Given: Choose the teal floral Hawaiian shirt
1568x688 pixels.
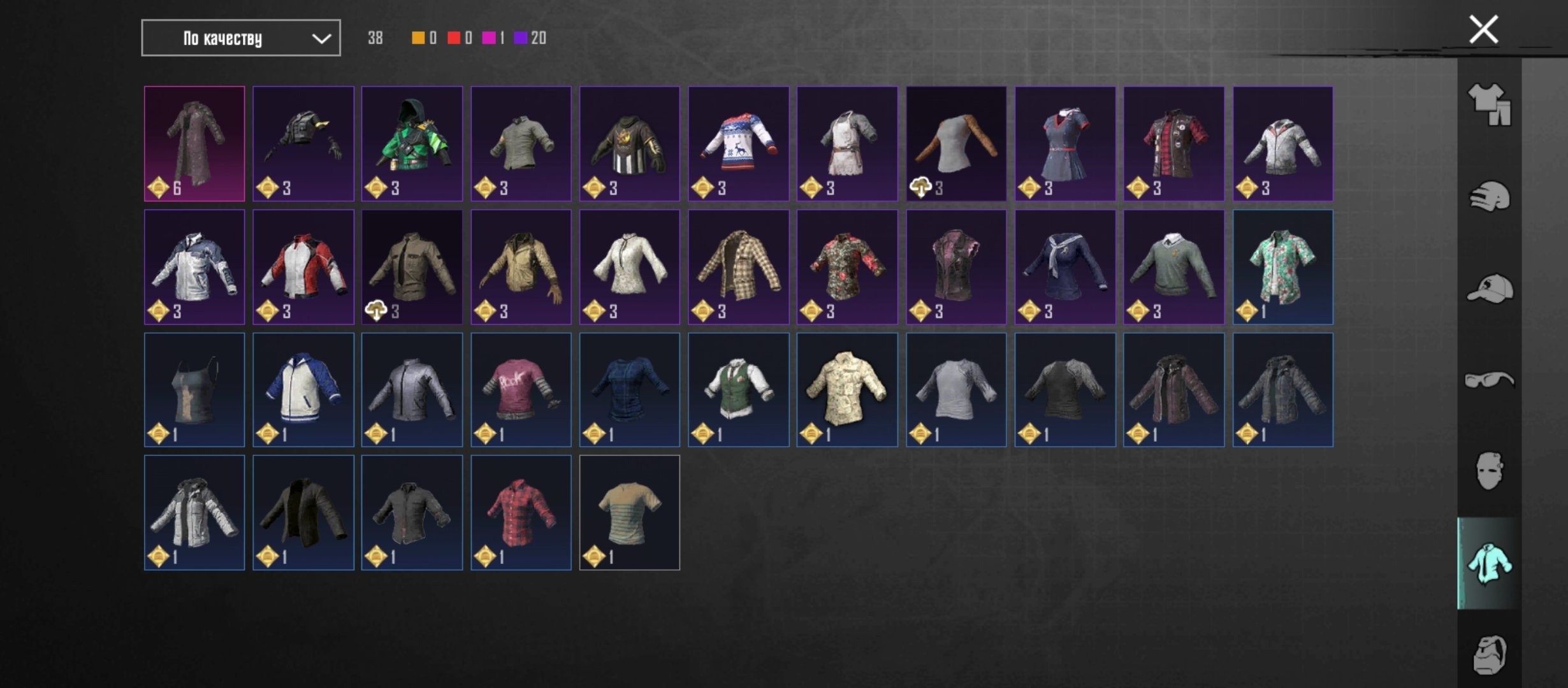Looking at the screenshot, I should pyautogui.click(x=1282, y=267).
